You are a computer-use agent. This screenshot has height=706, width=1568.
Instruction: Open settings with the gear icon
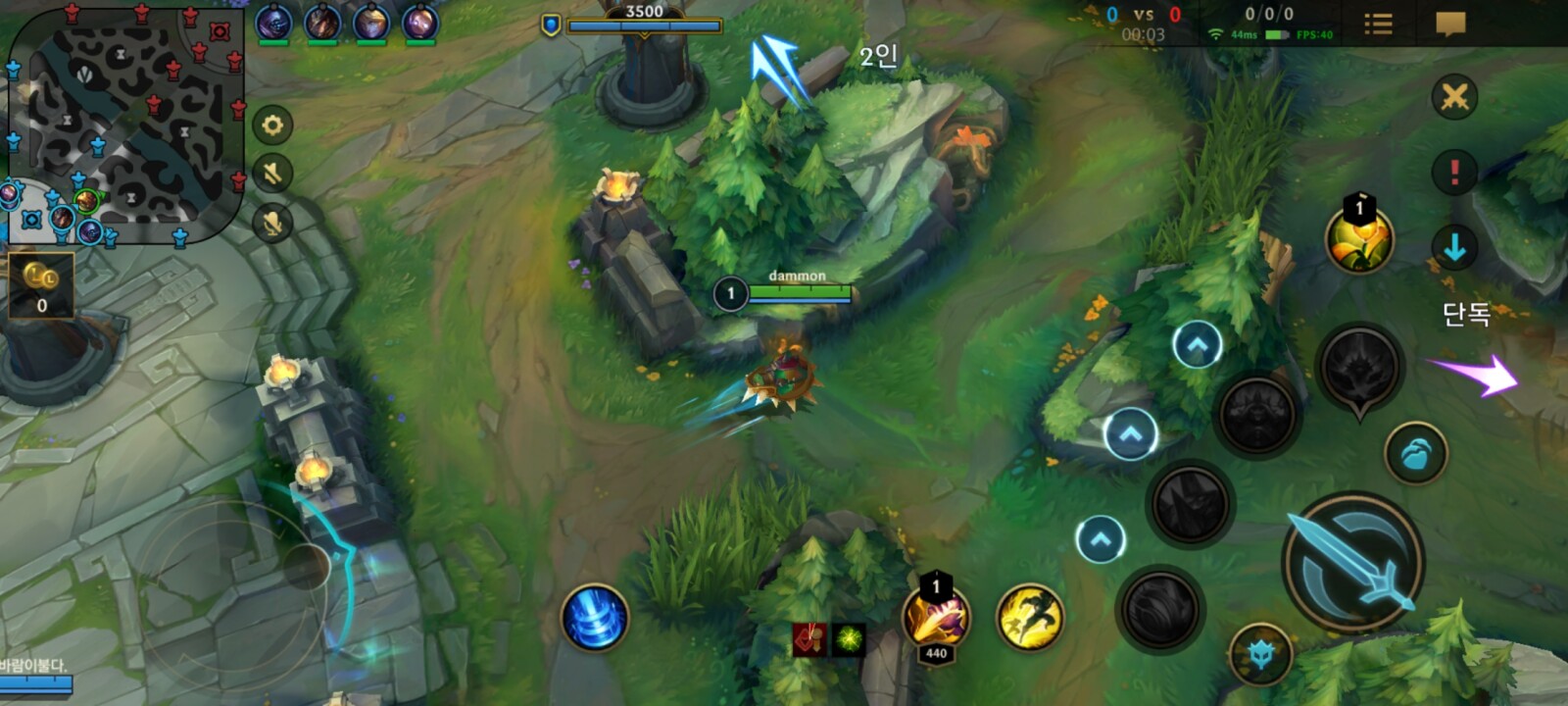[x=272, y=126]
